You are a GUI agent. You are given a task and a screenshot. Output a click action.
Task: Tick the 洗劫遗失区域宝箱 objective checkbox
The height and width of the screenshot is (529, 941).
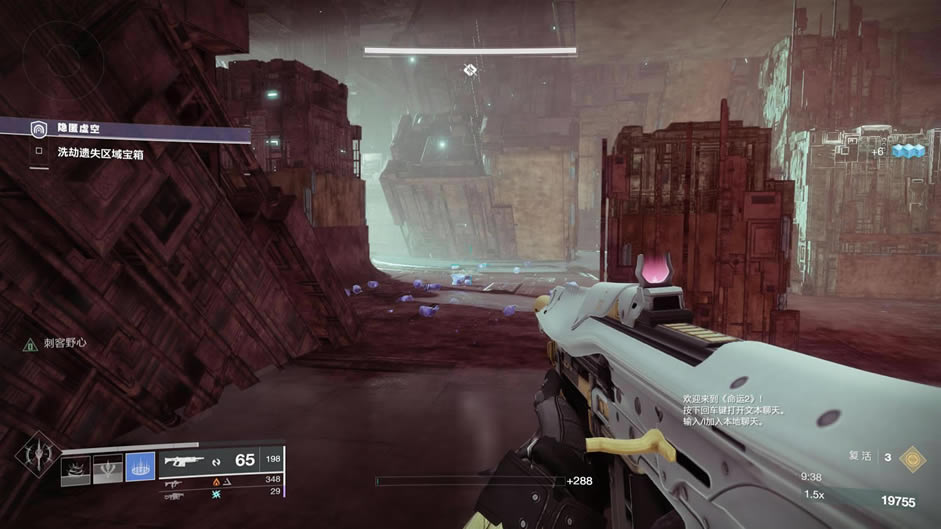pyautogui.click(x=39, y=153)
